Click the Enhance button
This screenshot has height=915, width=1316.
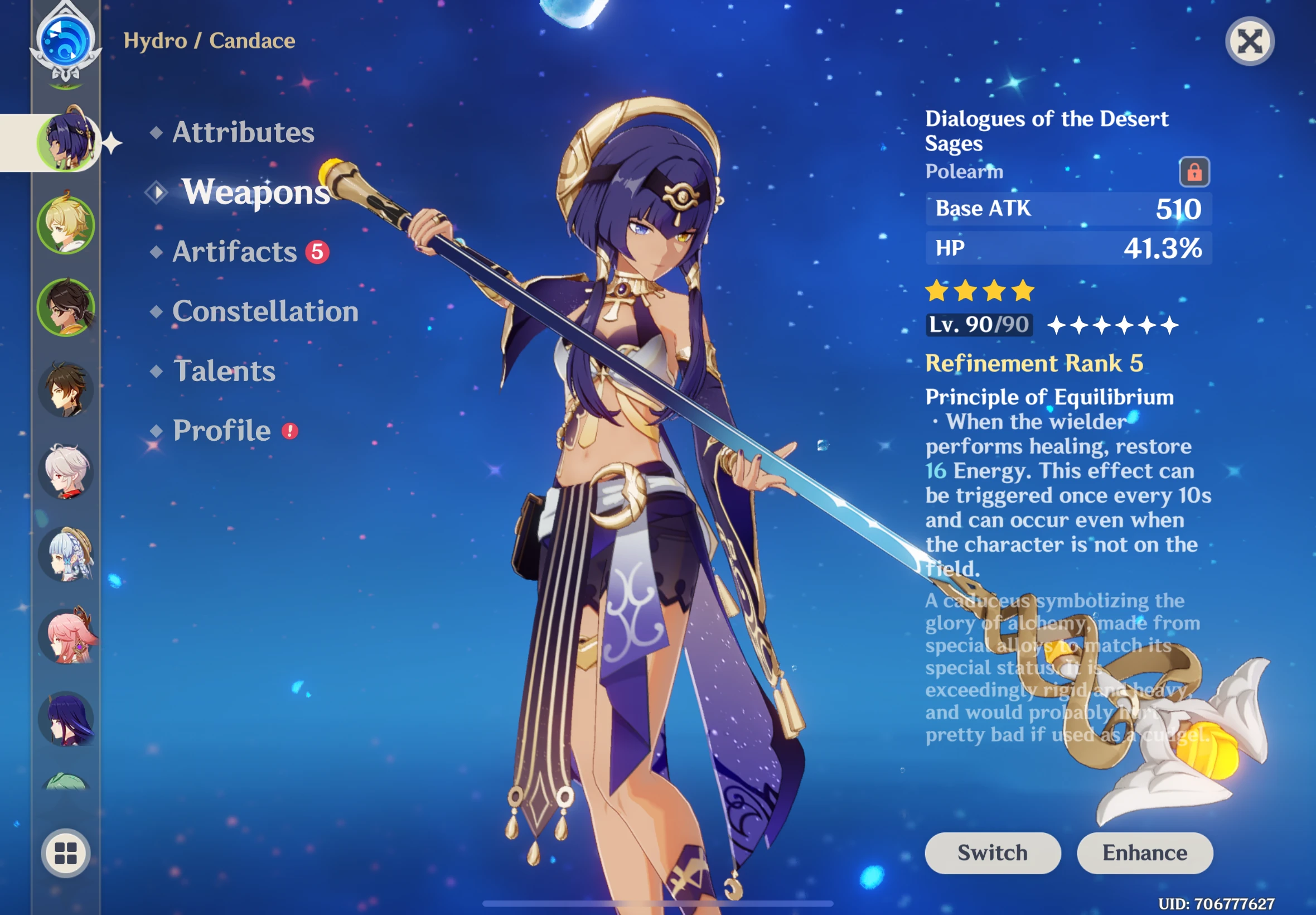(1145, 853)
